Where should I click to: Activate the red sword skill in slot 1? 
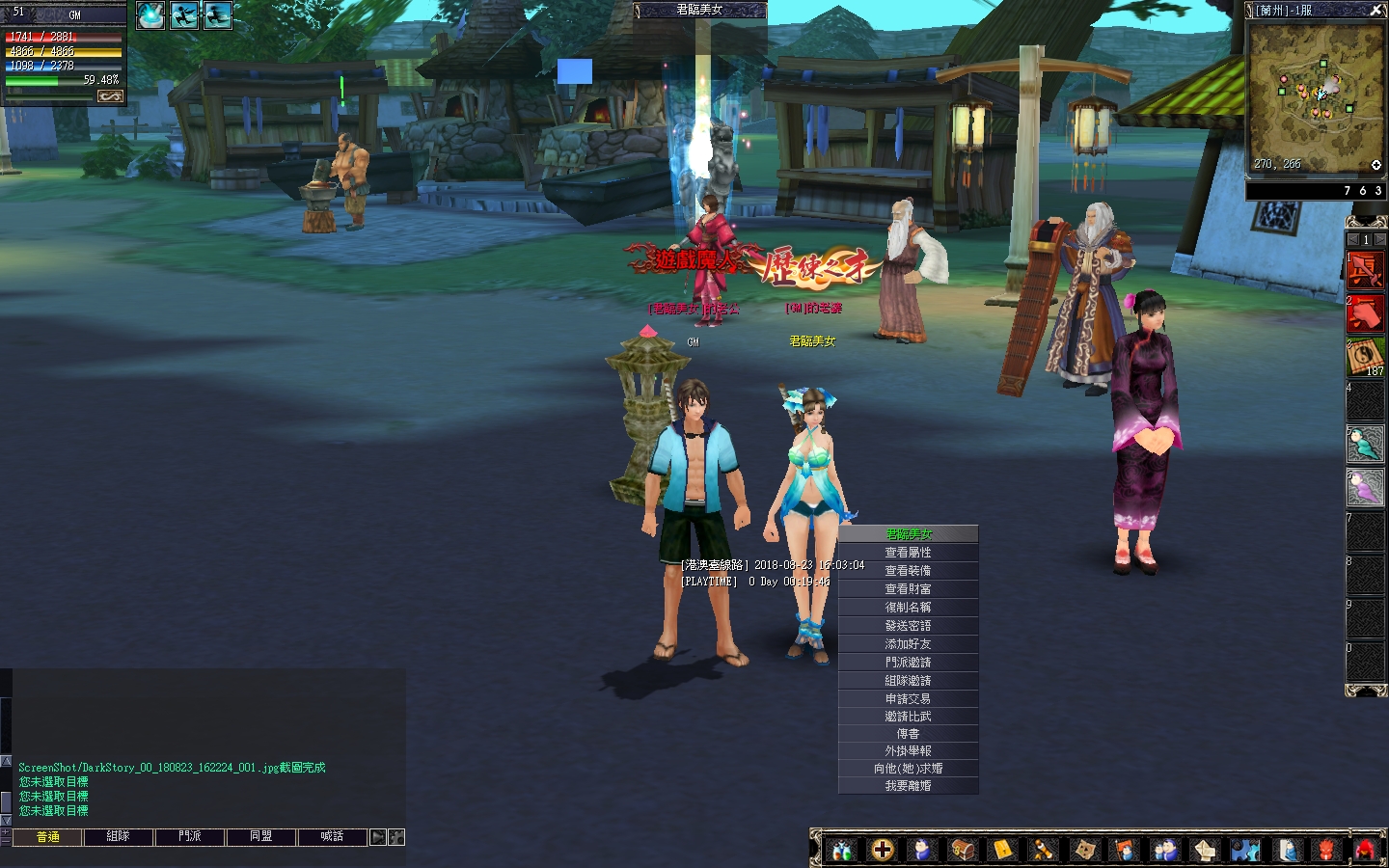pyautogui.click(x=1365, y=271)
